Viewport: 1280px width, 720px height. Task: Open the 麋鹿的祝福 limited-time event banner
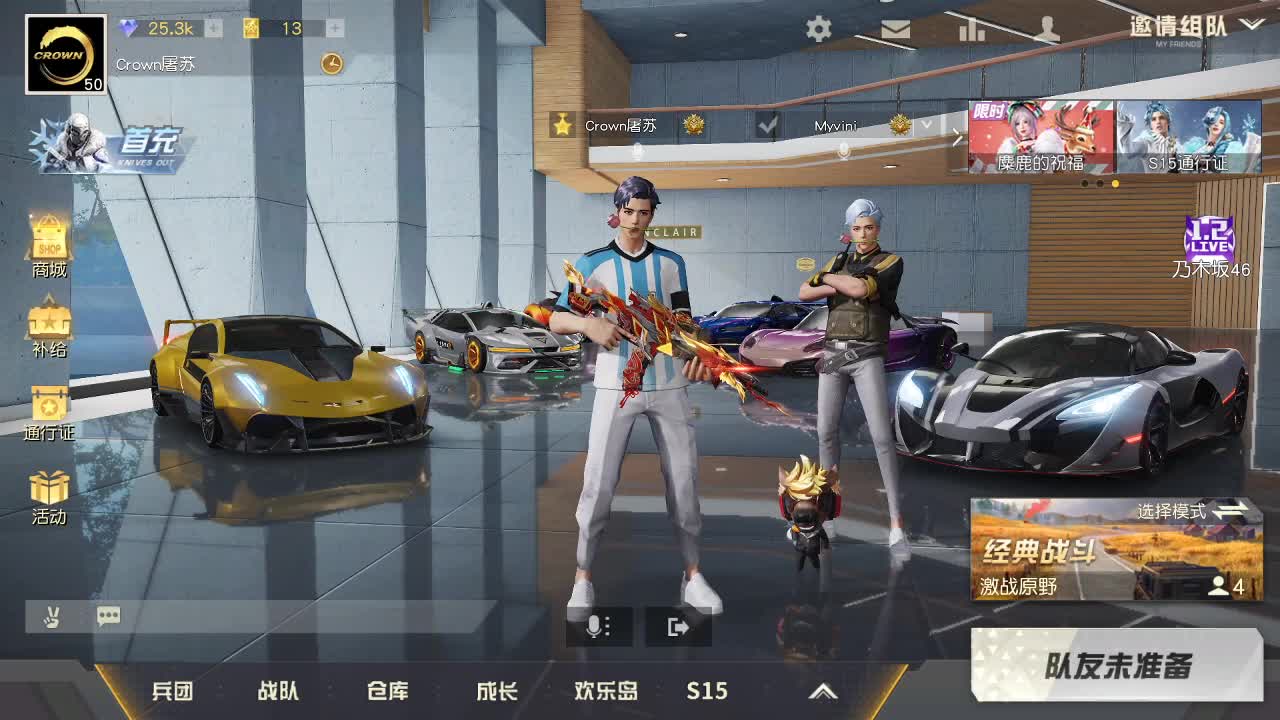[x=1040, y=135]
